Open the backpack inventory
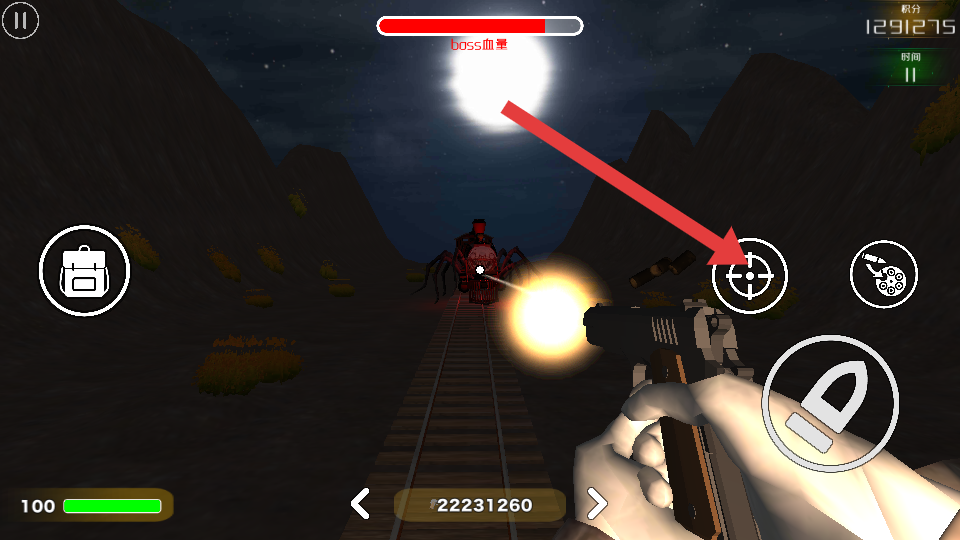 coord(84,271)
